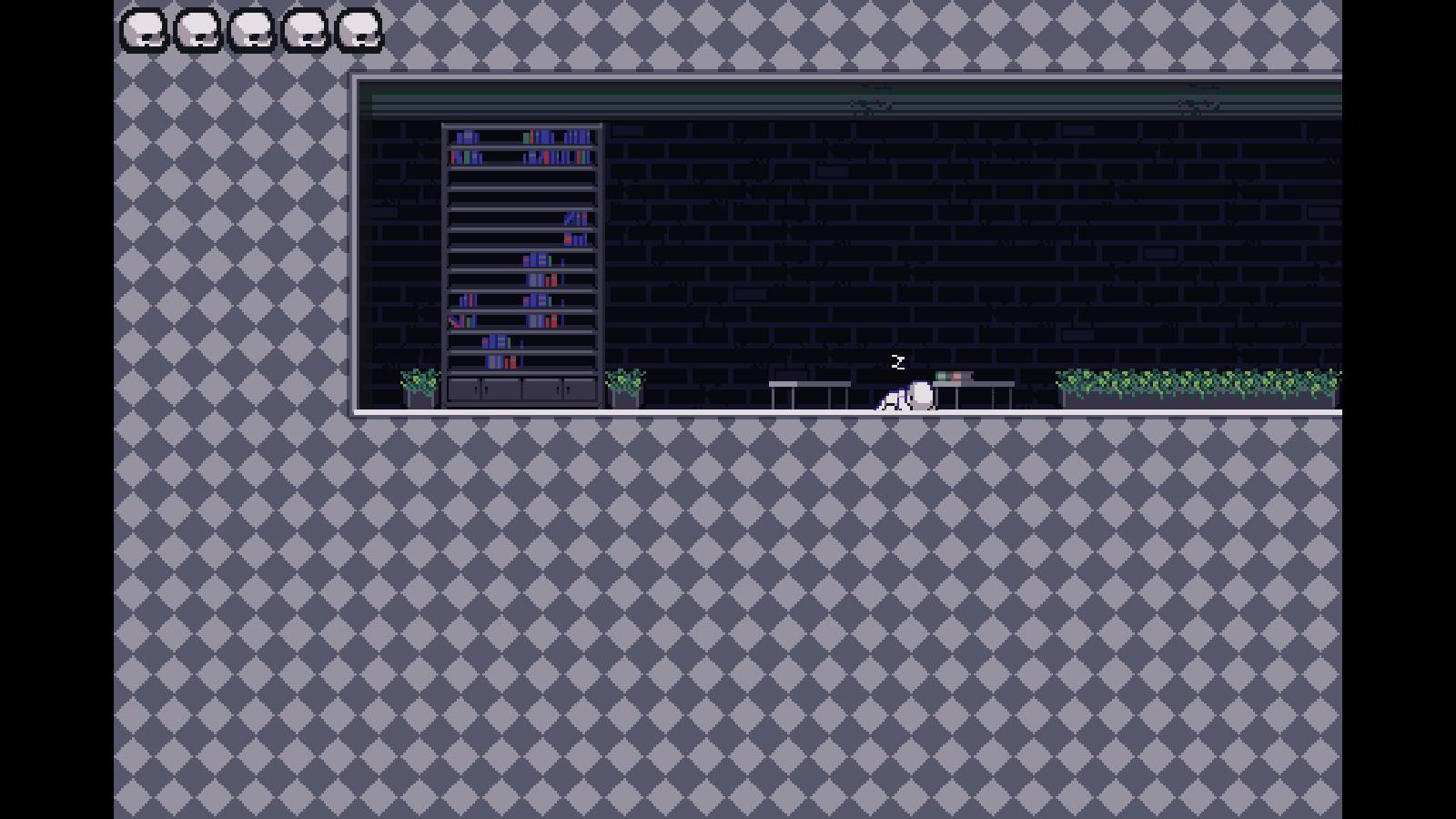Click the red-and-green book stack on the table
1456x819 pixels.
click(954, 375)
